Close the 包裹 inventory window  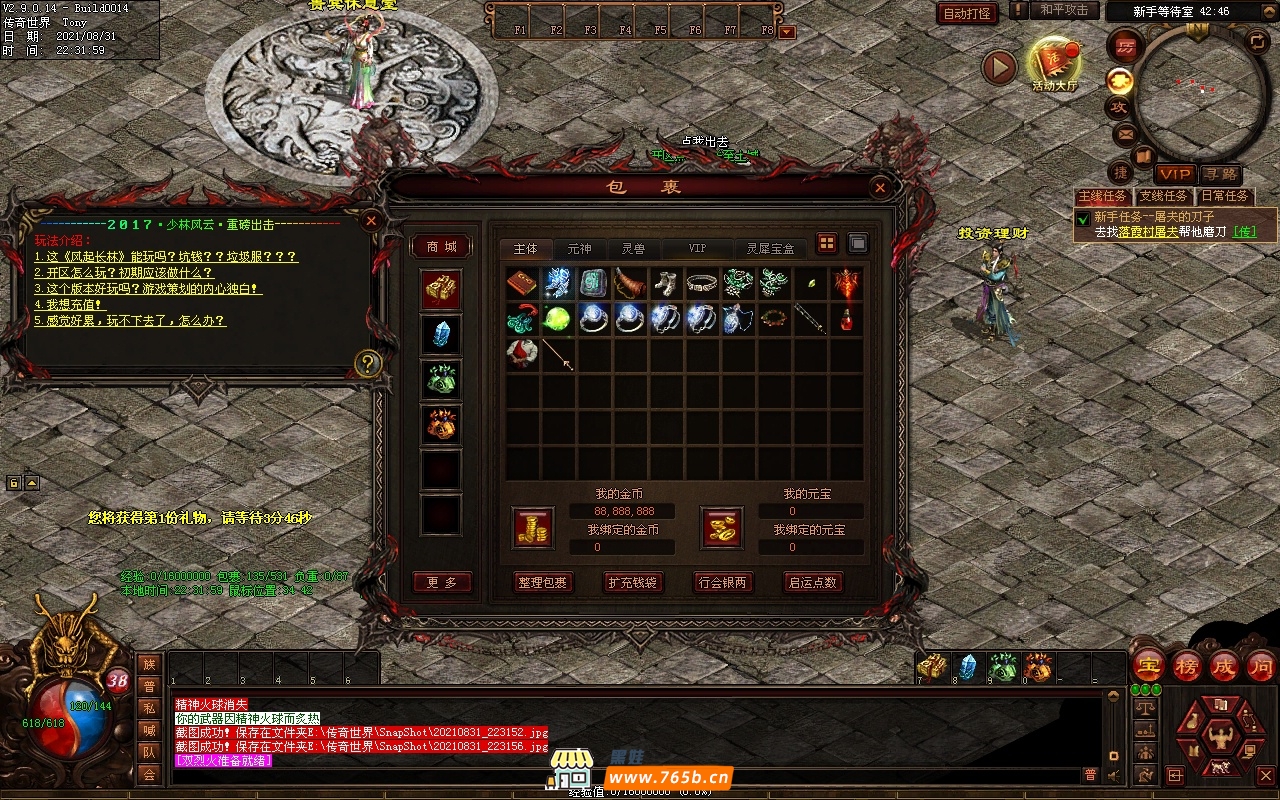point(880,187)
